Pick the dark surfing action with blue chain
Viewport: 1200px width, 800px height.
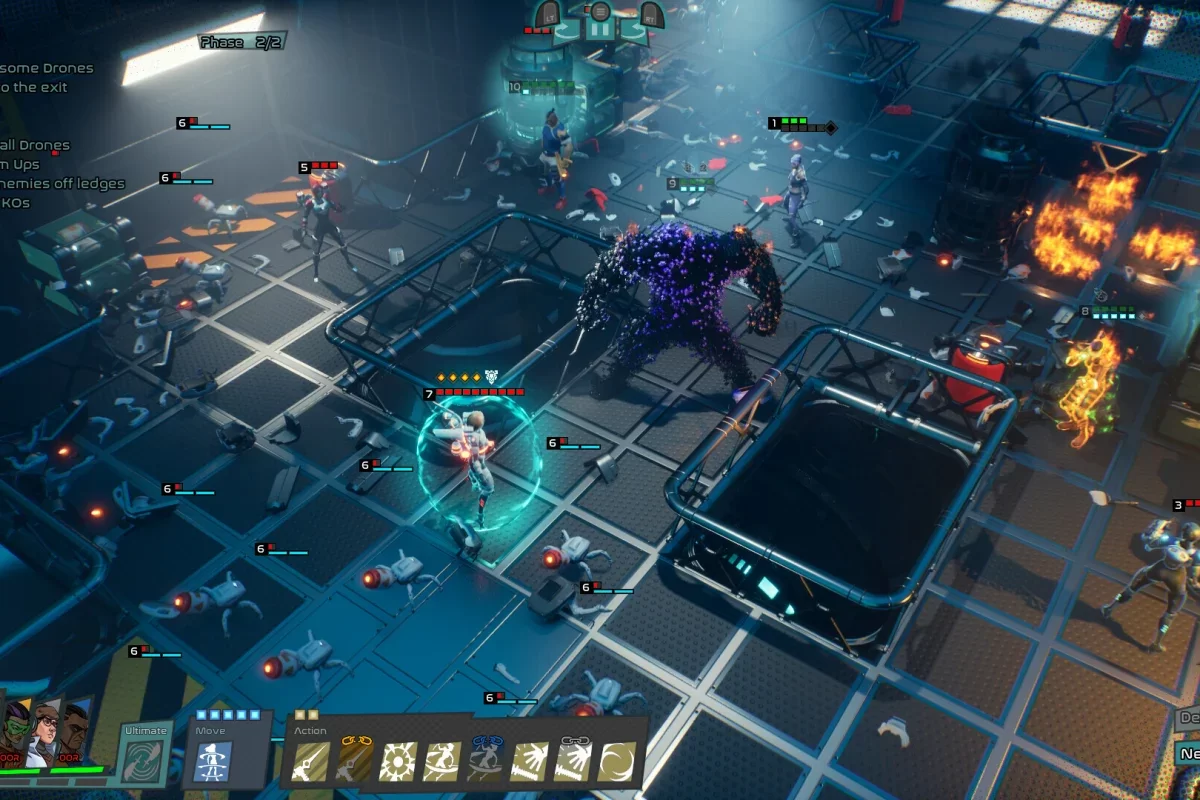[486, 762]
